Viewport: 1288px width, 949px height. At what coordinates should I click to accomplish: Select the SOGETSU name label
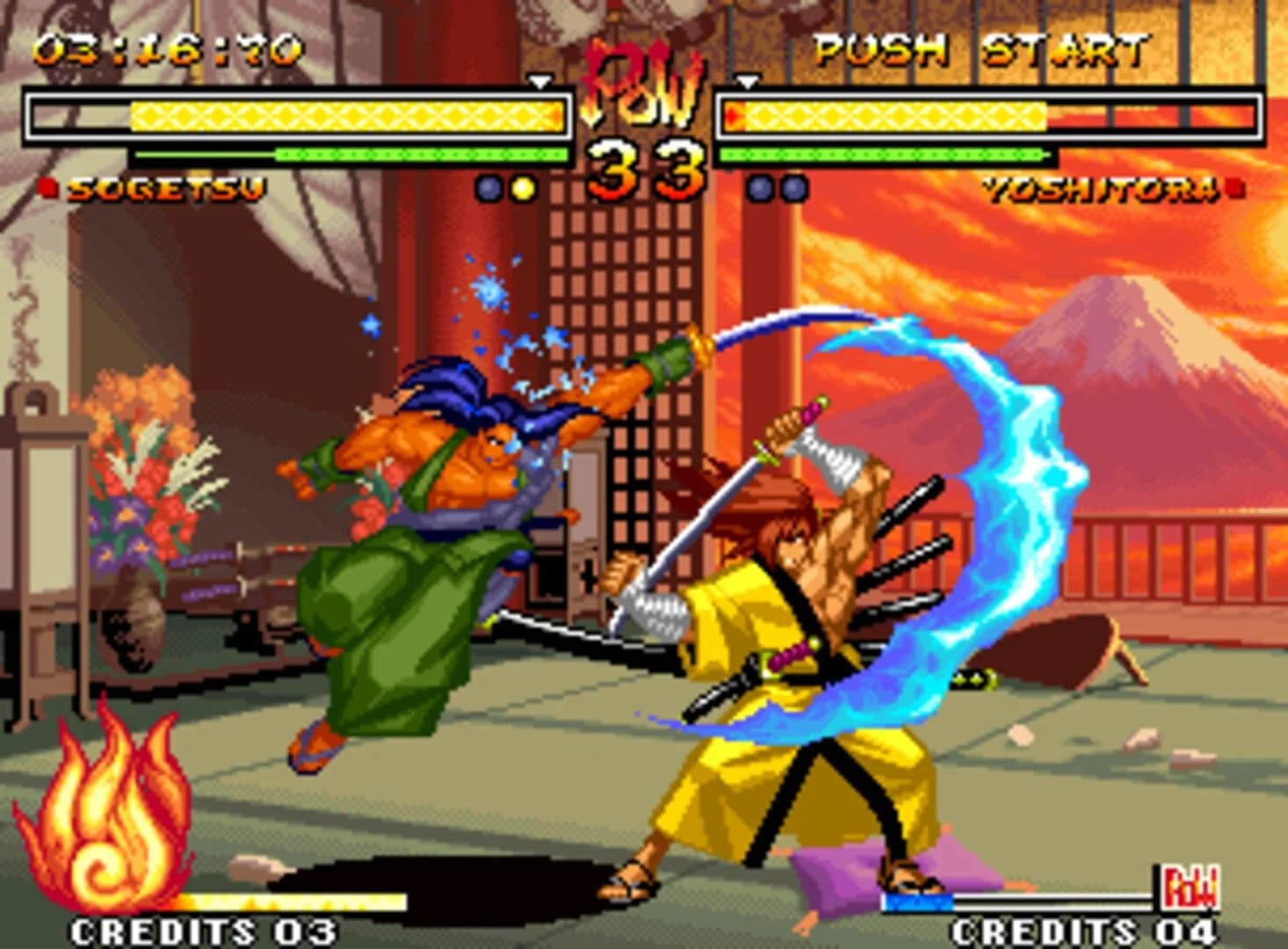point(169,188)
